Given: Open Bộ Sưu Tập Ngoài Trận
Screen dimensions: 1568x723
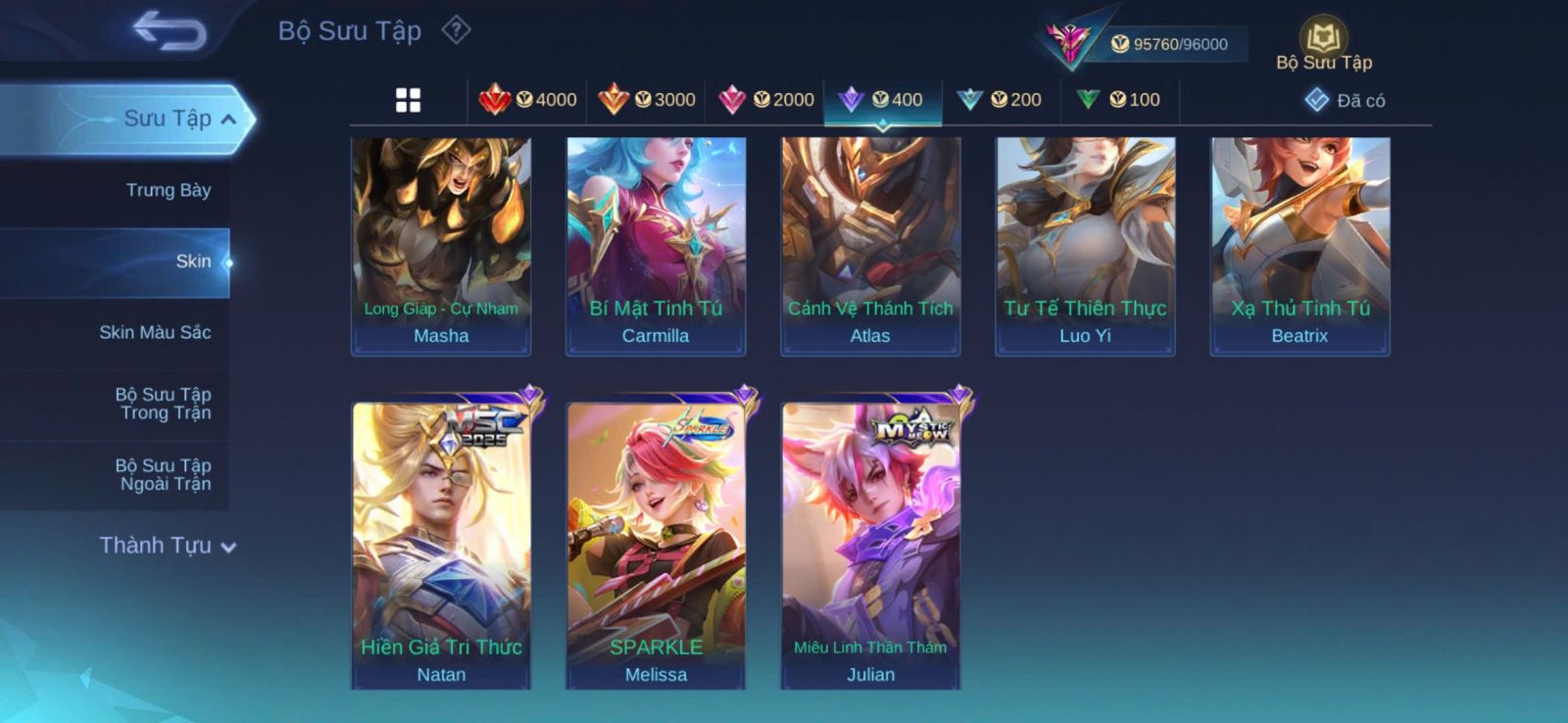Looking at the screenshot, I should 164,474.
